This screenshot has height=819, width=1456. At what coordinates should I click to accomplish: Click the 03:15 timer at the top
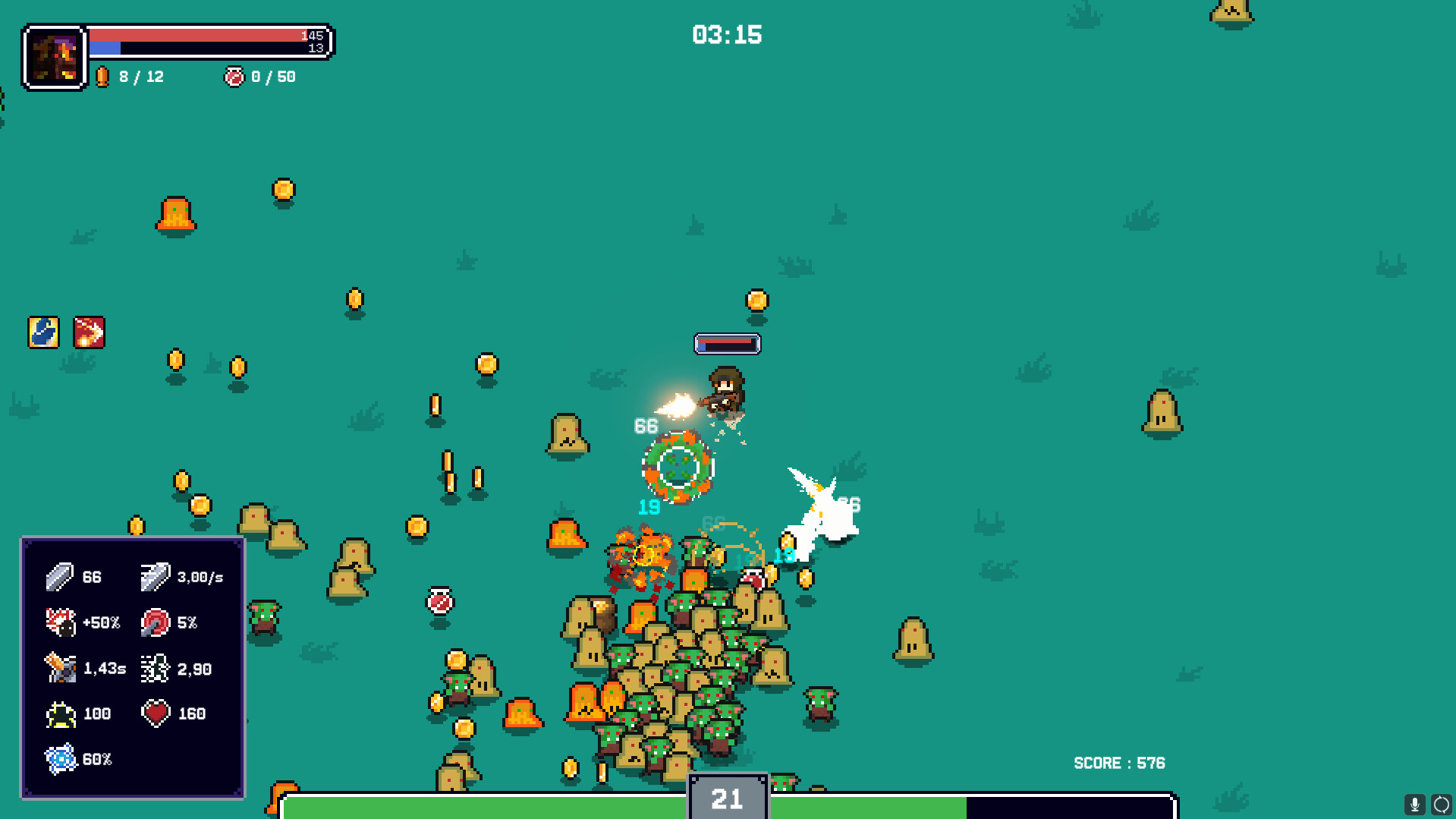point(727,34)
